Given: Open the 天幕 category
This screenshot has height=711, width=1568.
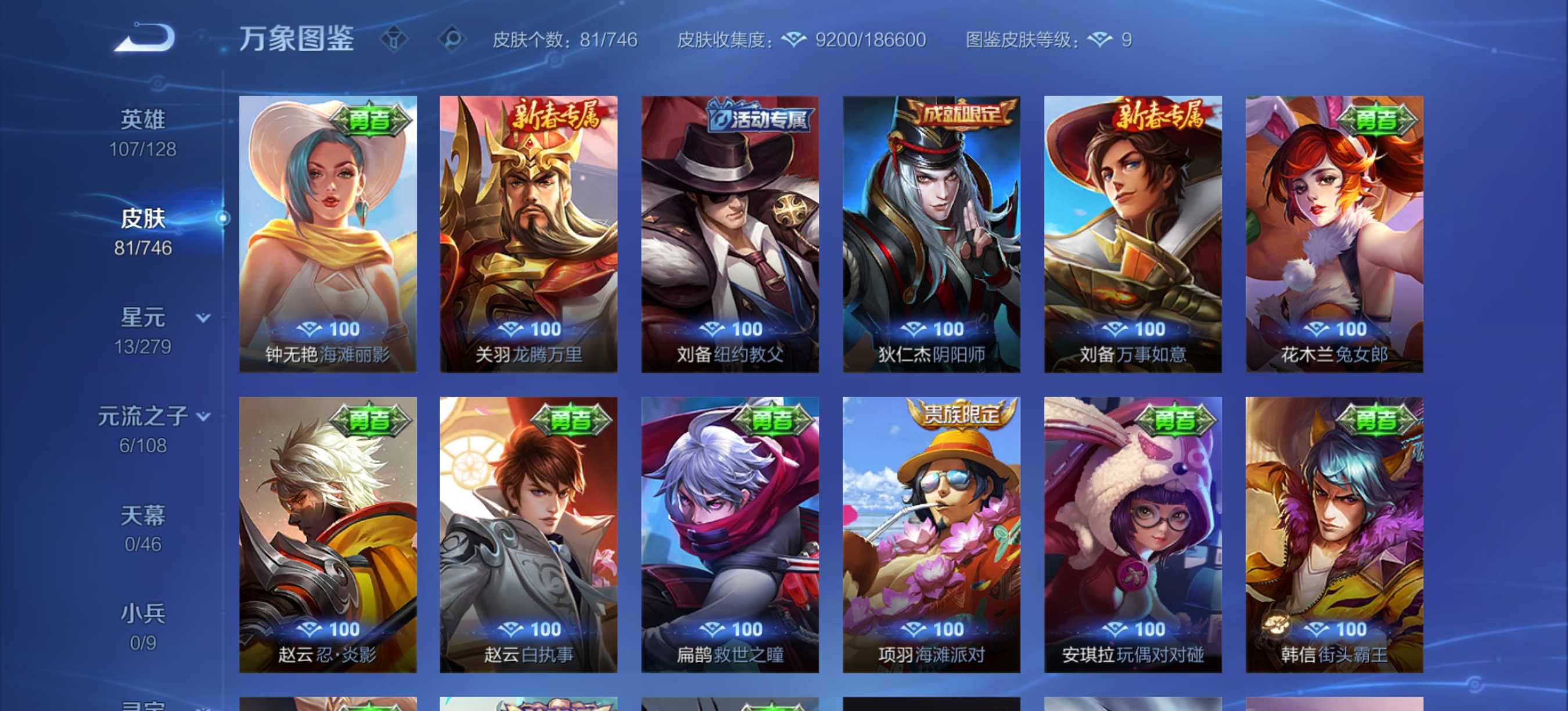Looking at the screenshot, I should [x=142, y=515].
